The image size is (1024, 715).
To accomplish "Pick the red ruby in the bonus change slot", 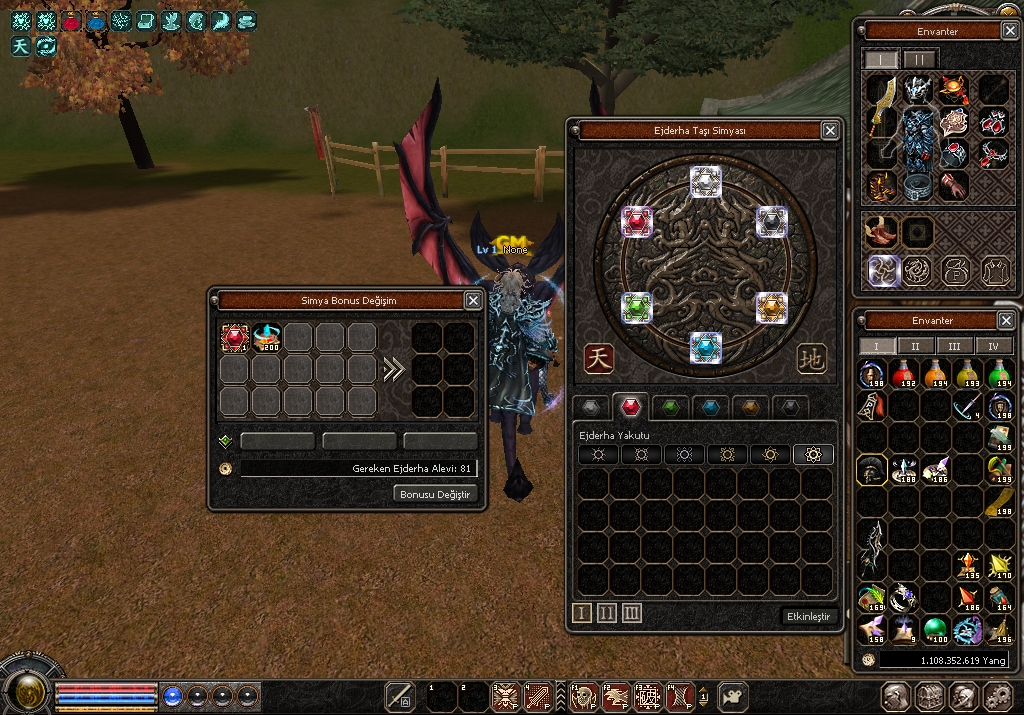I will click(x=235, y=338).
